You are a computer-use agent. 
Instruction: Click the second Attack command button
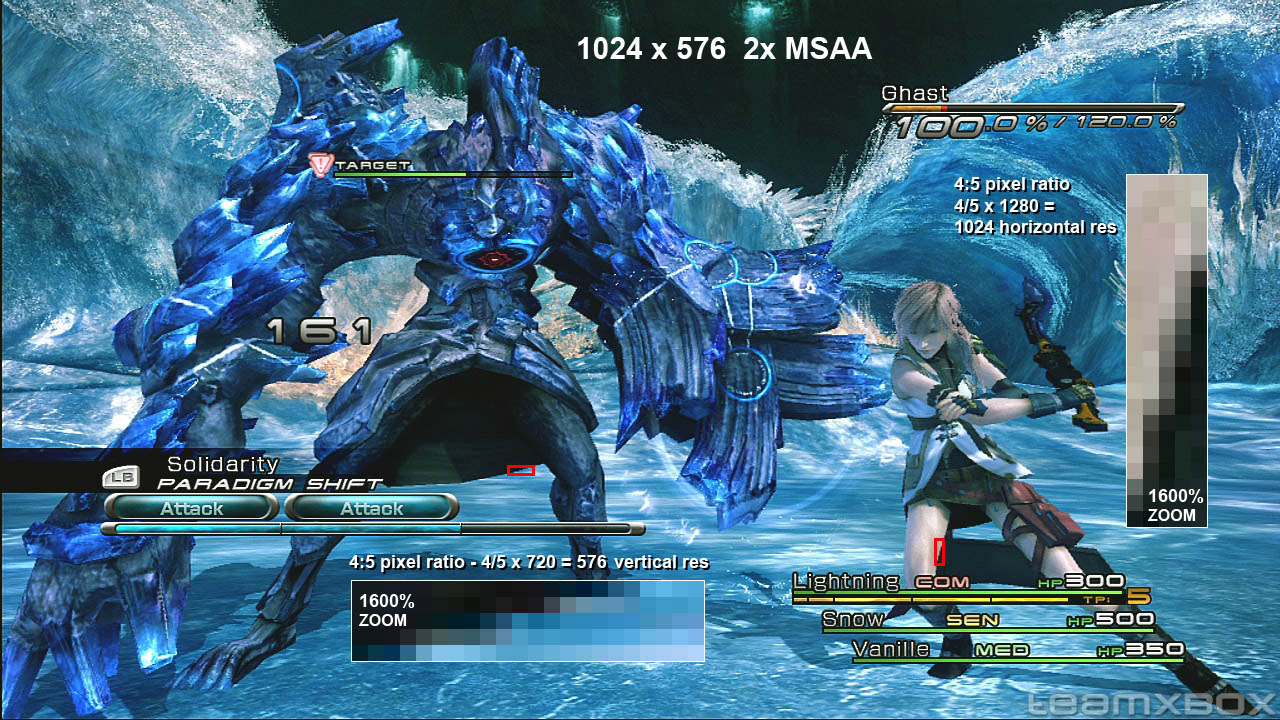click(371, 508)
